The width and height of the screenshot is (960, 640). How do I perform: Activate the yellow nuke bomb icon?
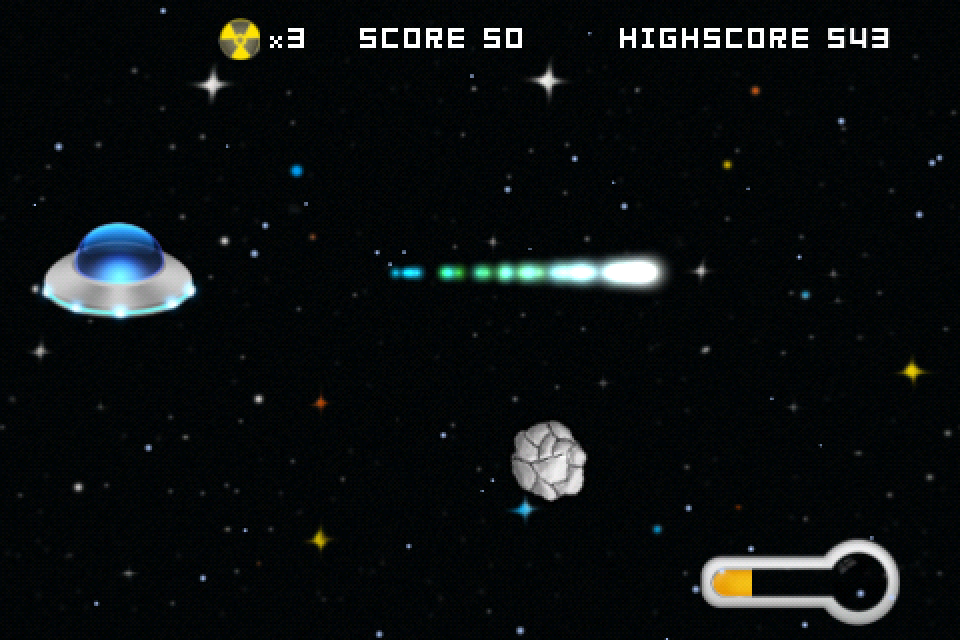pyautogui.click(x=240, y=39)
